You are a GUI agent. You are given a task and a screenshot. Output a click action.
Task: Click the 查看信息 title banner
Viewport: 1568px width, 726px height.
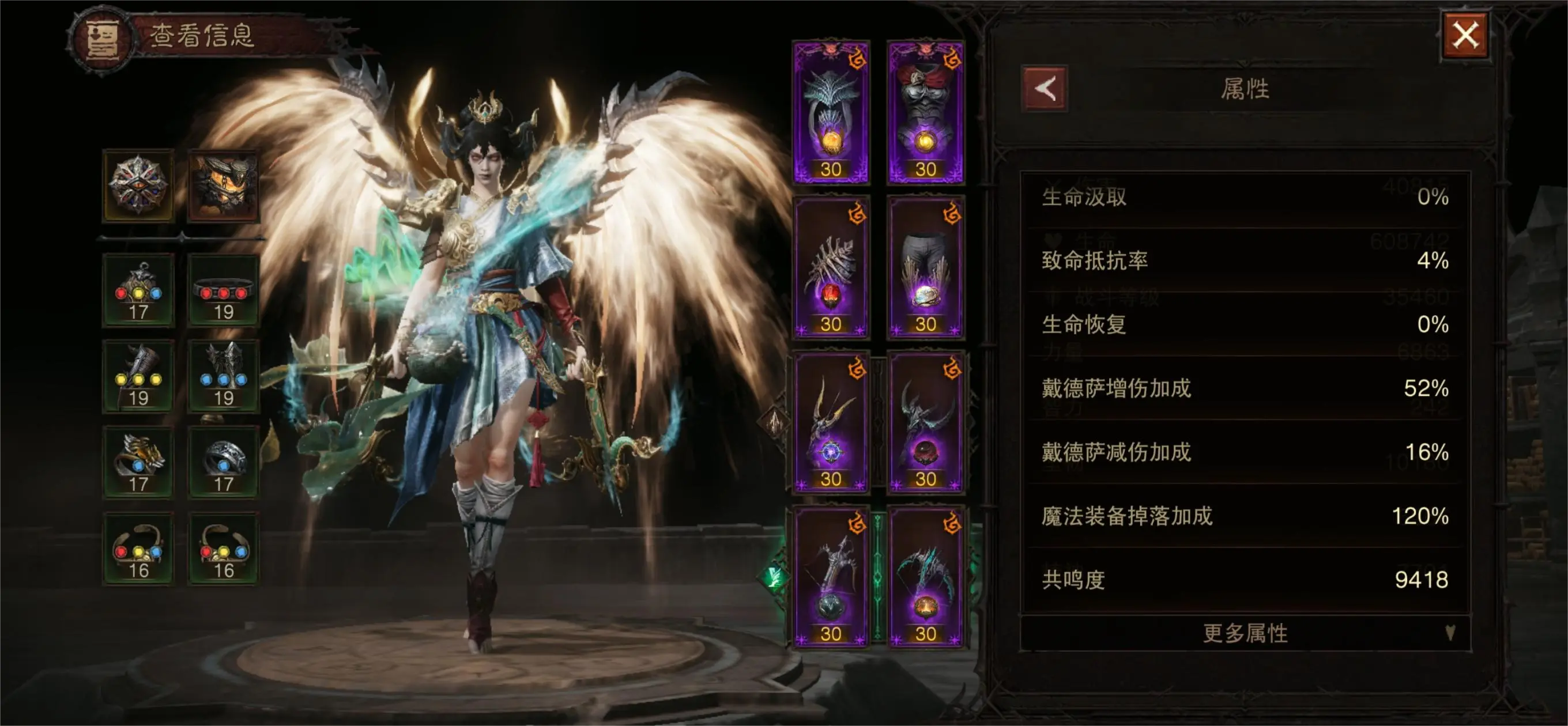pos(201,36)
